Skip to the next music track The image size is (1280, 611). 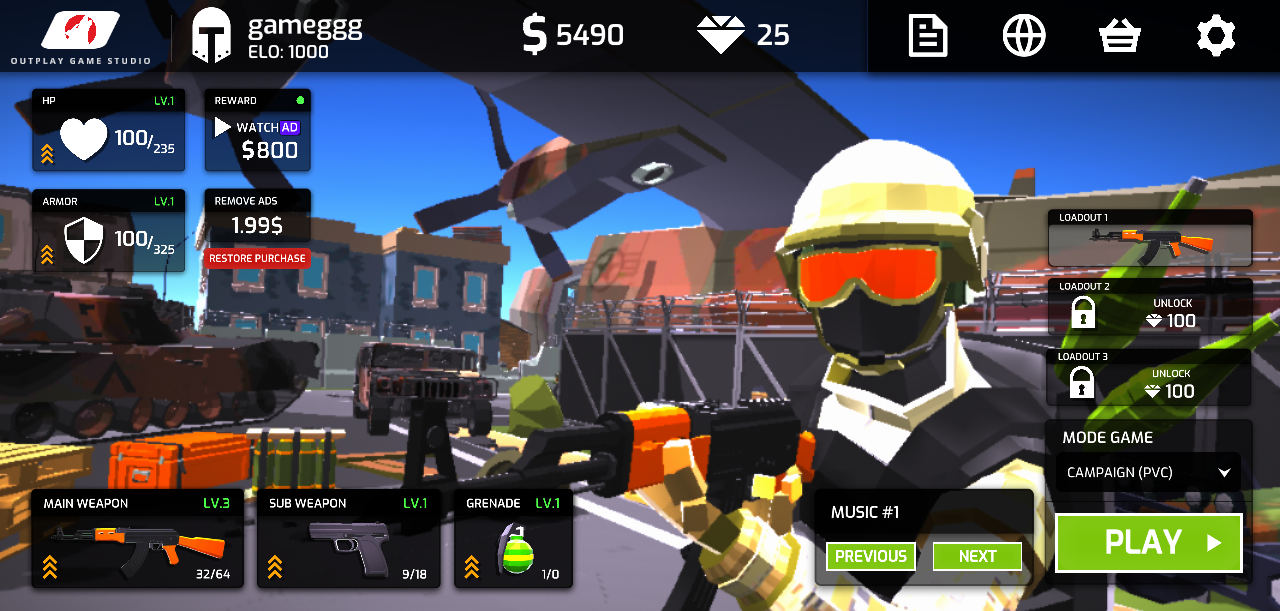977,556
